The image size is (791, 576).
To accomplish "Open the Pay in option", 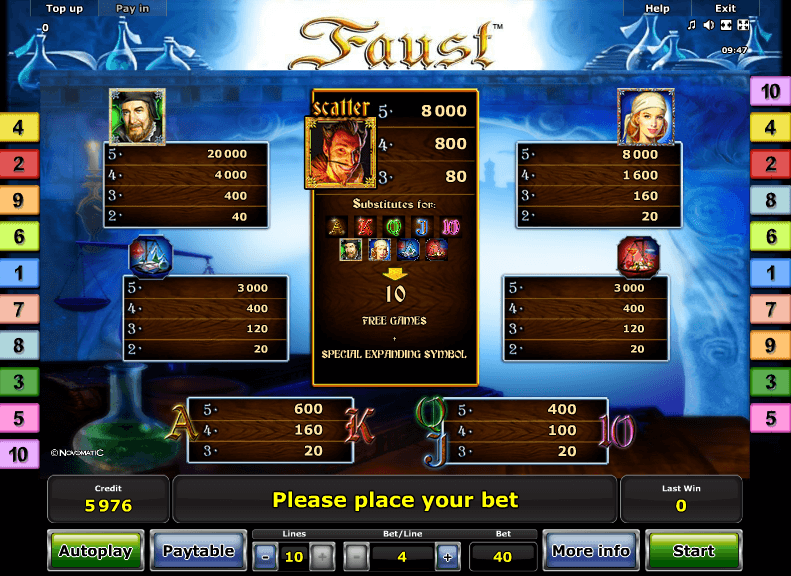I will [132, 9].
